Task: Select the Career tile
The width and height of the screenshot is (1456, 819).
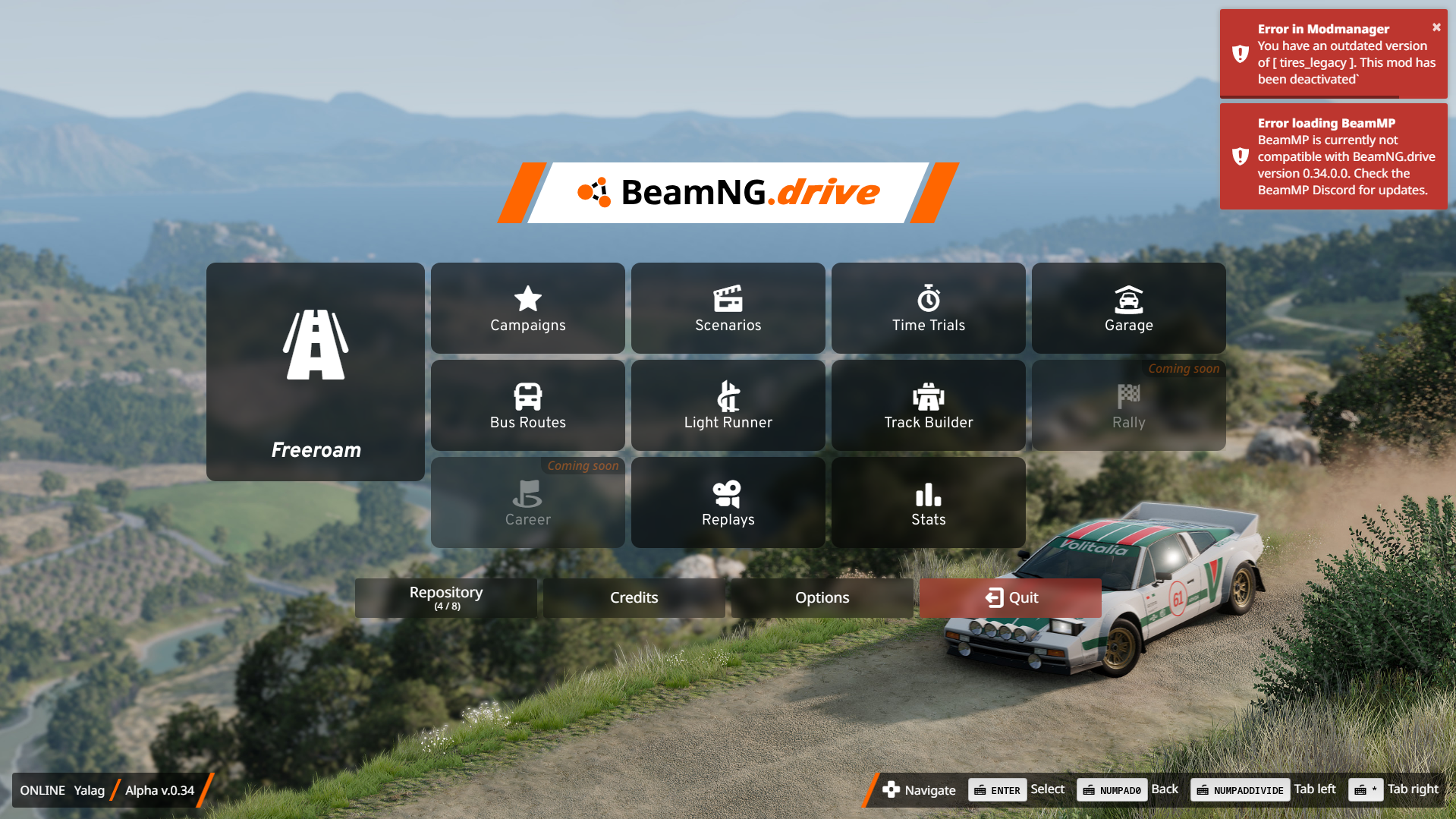Action: coord(528,502)
